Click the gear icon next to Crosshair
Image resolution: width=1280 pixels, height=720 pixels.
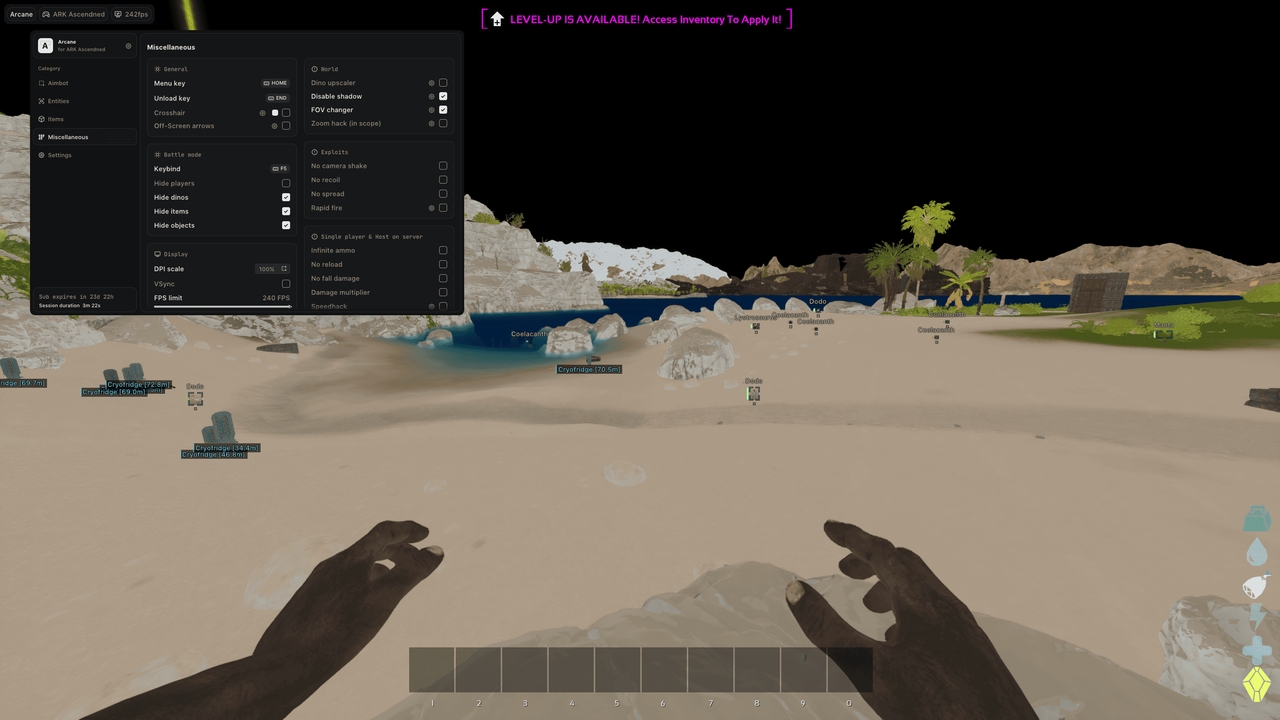(262, 112)
